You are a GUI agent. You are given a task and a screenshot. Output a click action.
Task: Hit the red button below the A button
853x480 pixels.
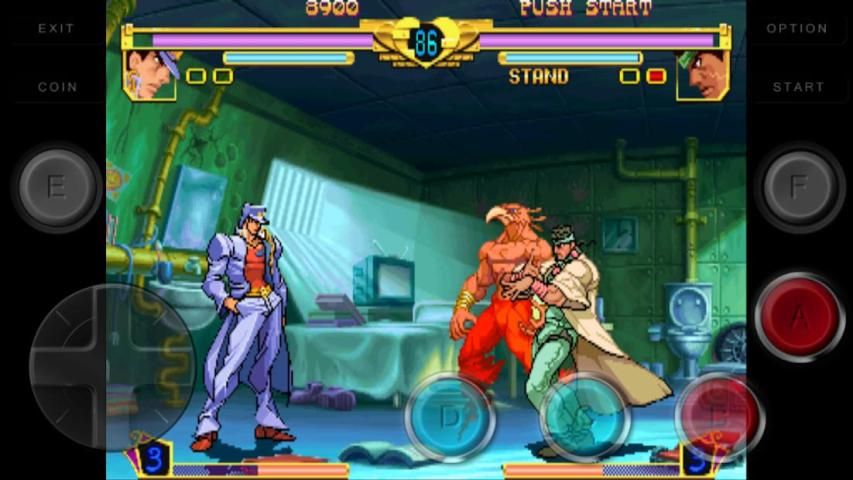[718, 415]
